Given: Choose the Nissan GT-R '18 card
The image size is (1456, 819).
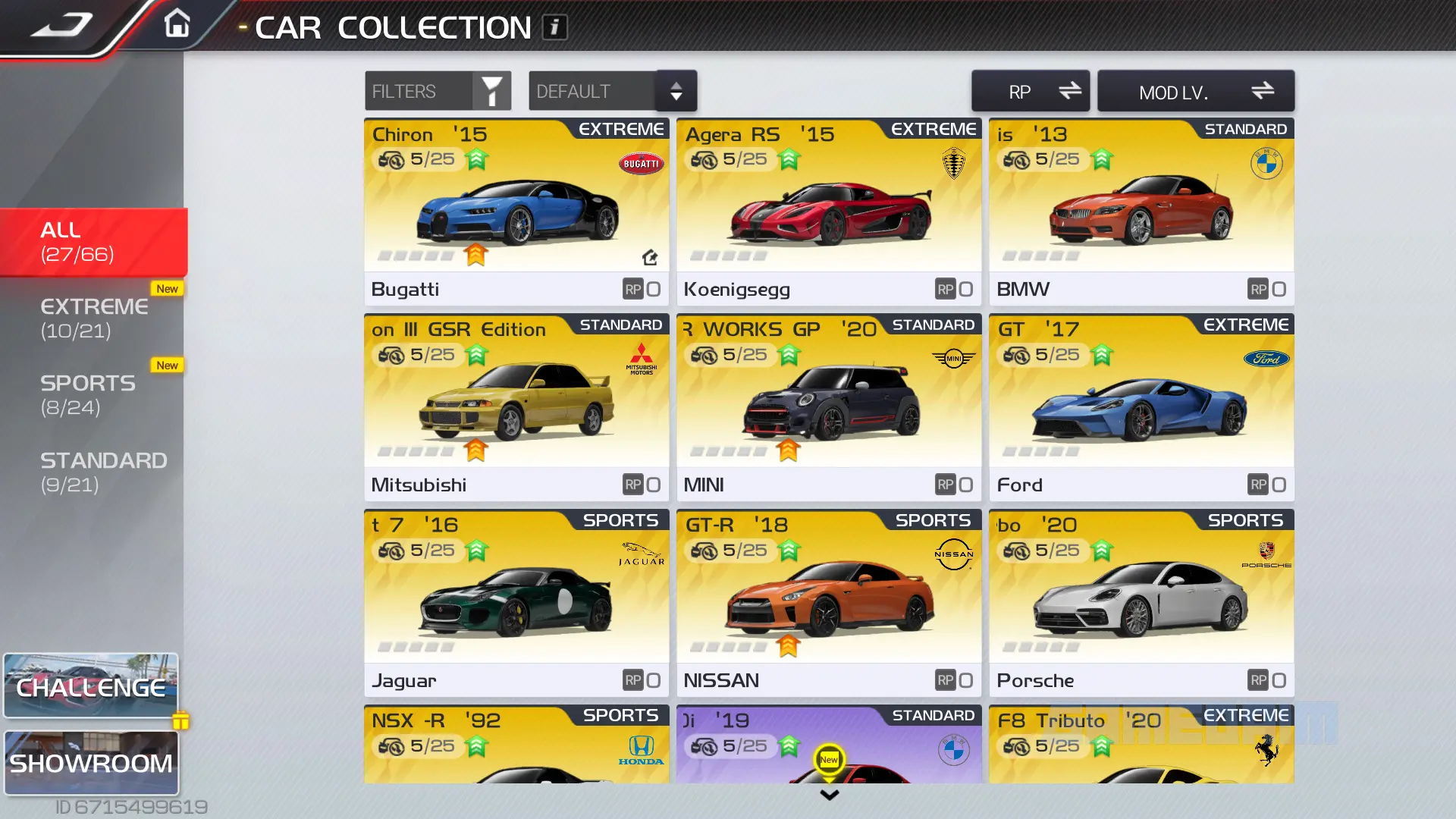Looking at the screenshot, I should (829, 603).
